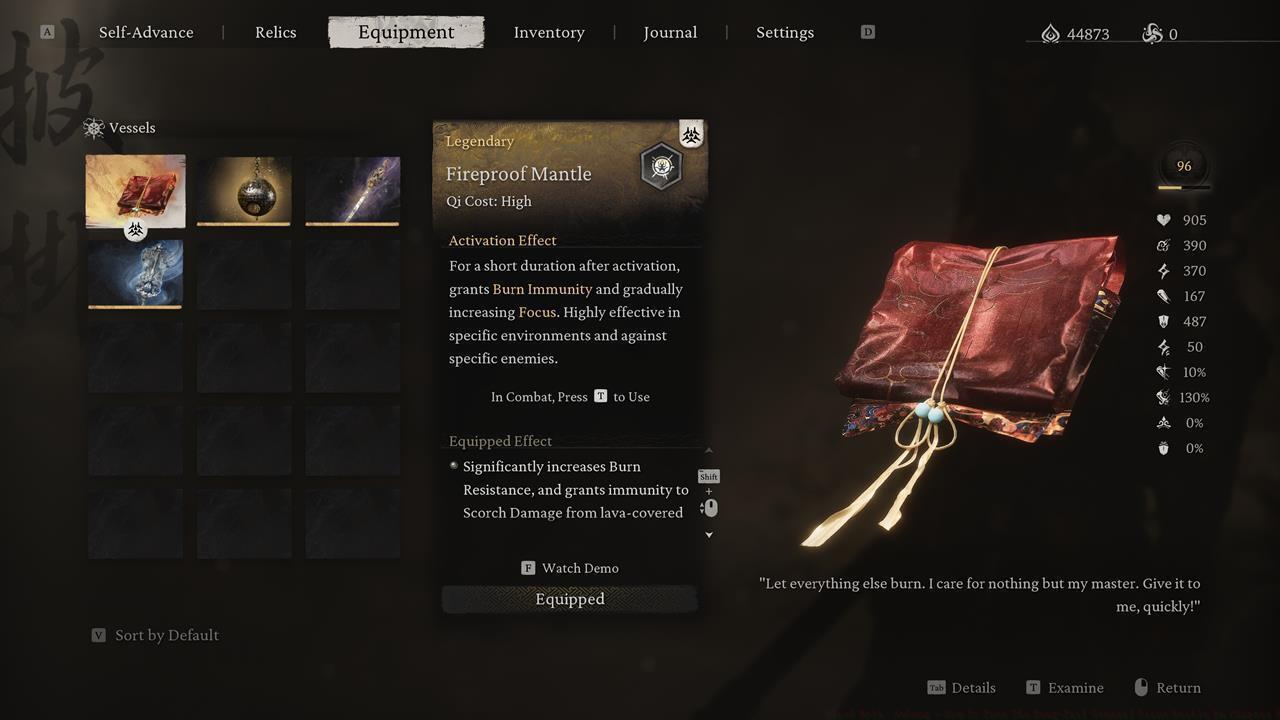
Task: Click Return to leave the Equipment screen
Action: coord(1167,687)
